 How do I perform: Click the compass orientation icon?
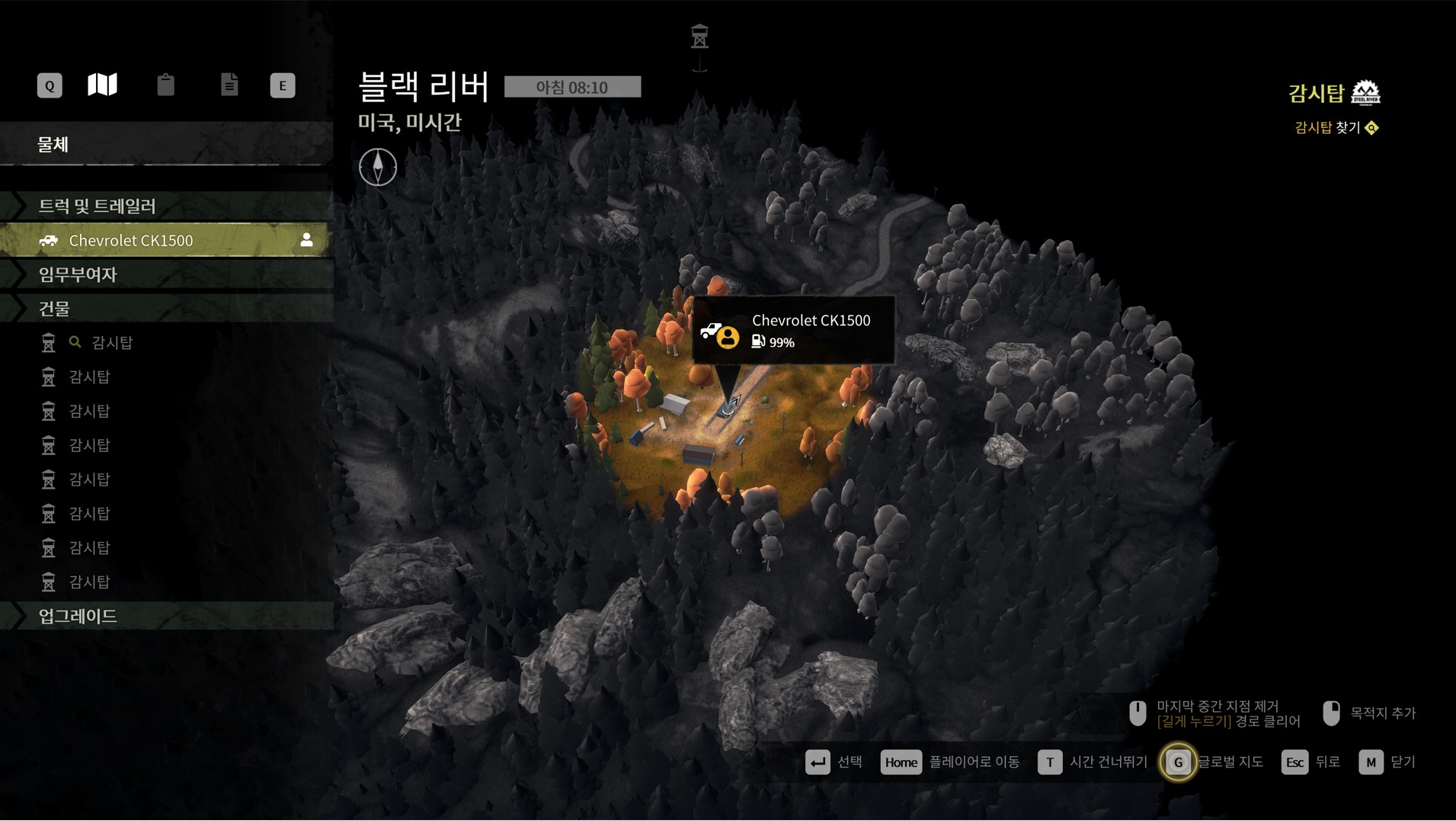tap(378, 167)
